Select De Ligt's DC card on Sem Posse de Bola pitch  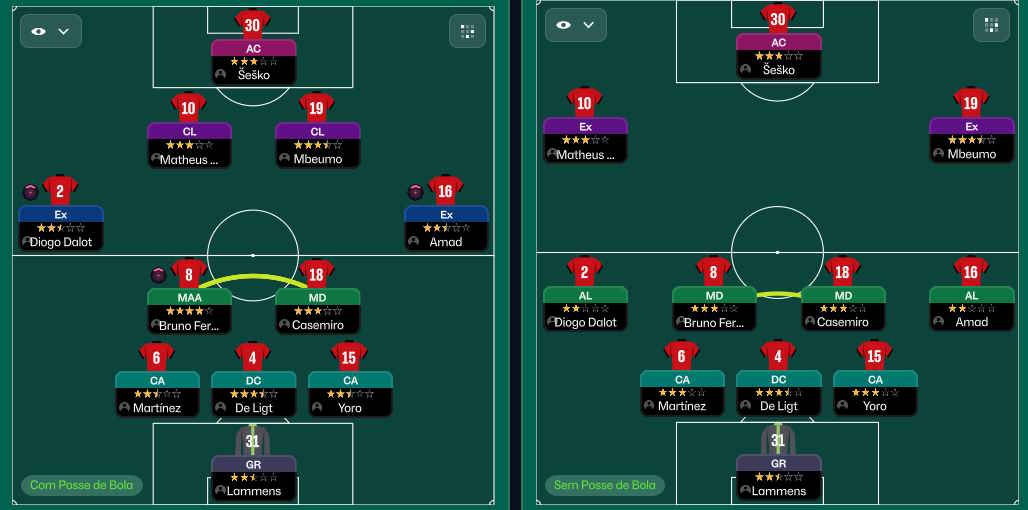[778, 392]
